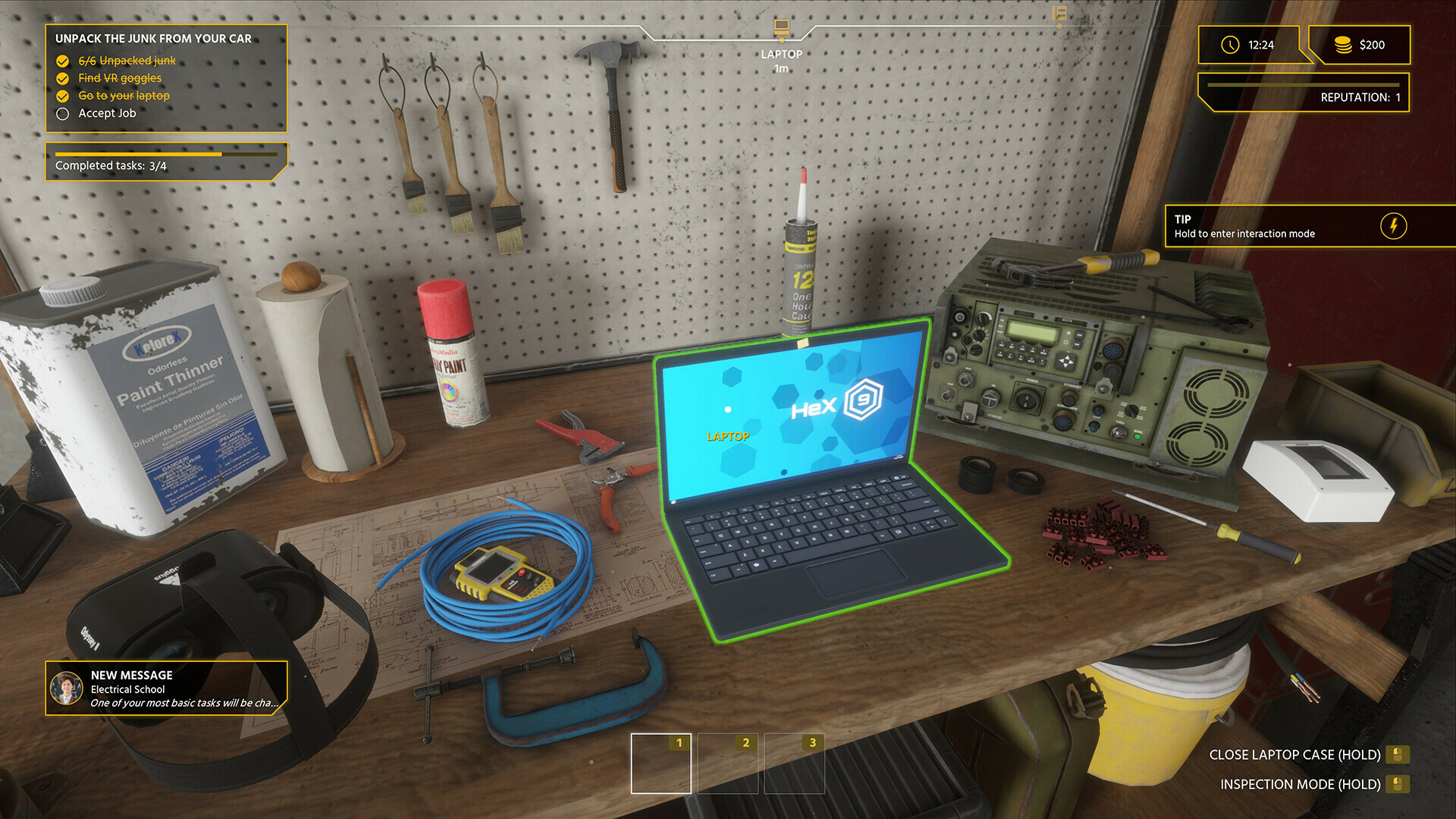This screenshot has width=1456, height=819.
Task: Click the key prompt icon beside CLOSE LAPTOP CASE
Action: pos(1399,755)
